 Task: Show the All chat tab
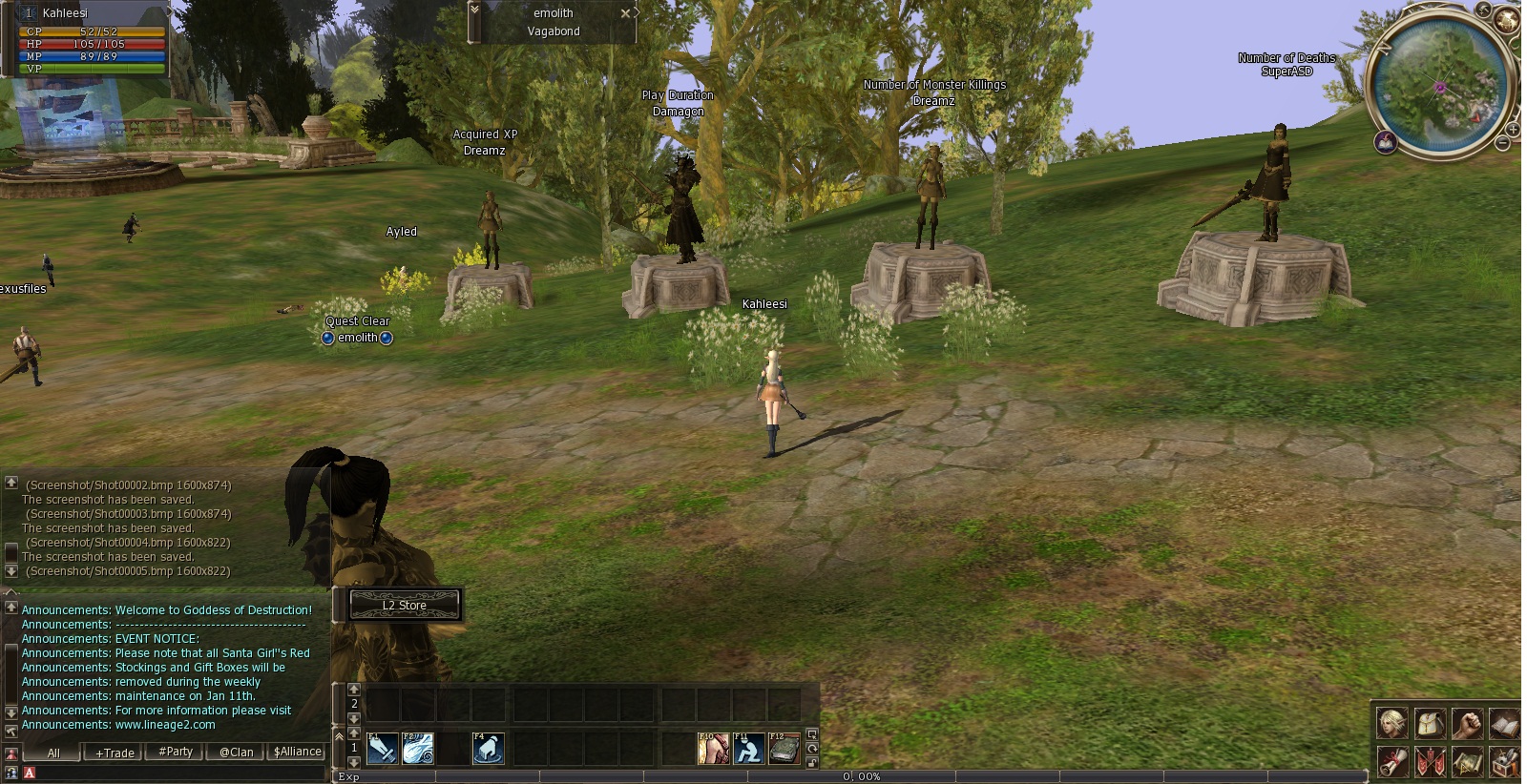[53, 753]
